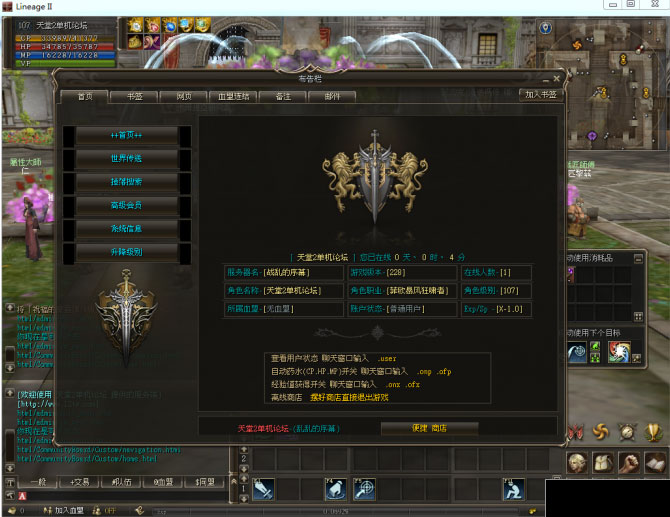Screen dimensions: 670x517
Task: Select the #队伍 chat tab
Action: tap(120, 481)
